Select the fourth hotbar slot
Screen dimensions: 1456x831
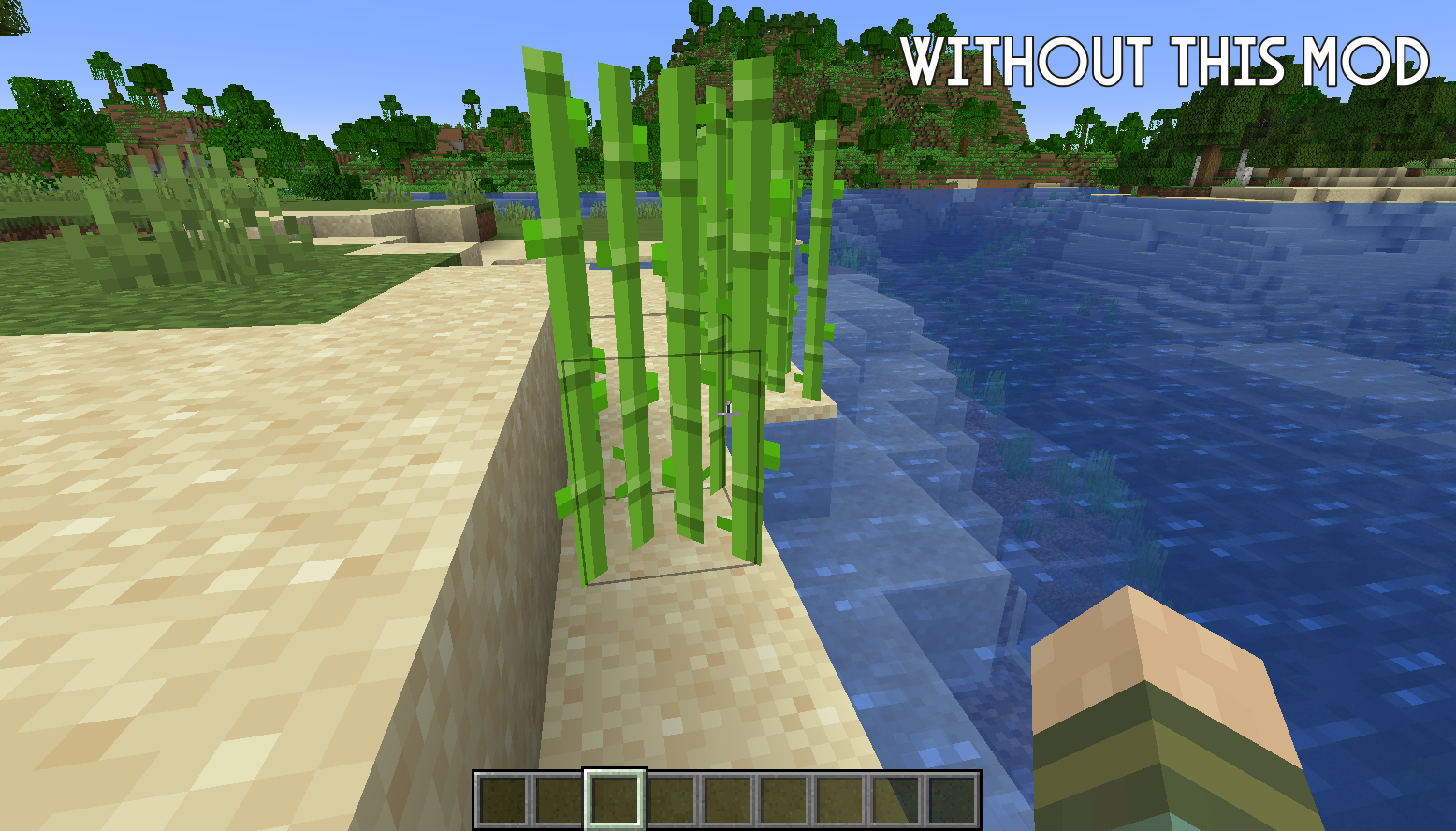[x=671, y=800]
